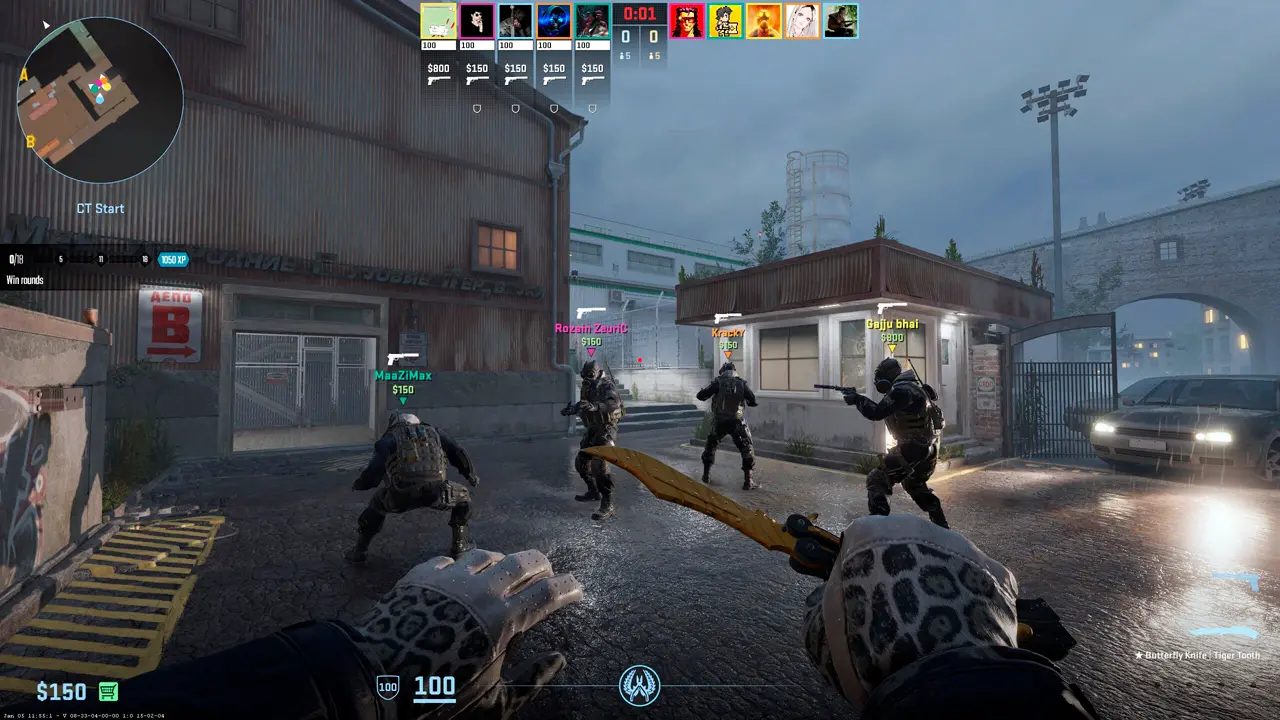Open the green buy menu cart icon

click(x=109, y=691)
